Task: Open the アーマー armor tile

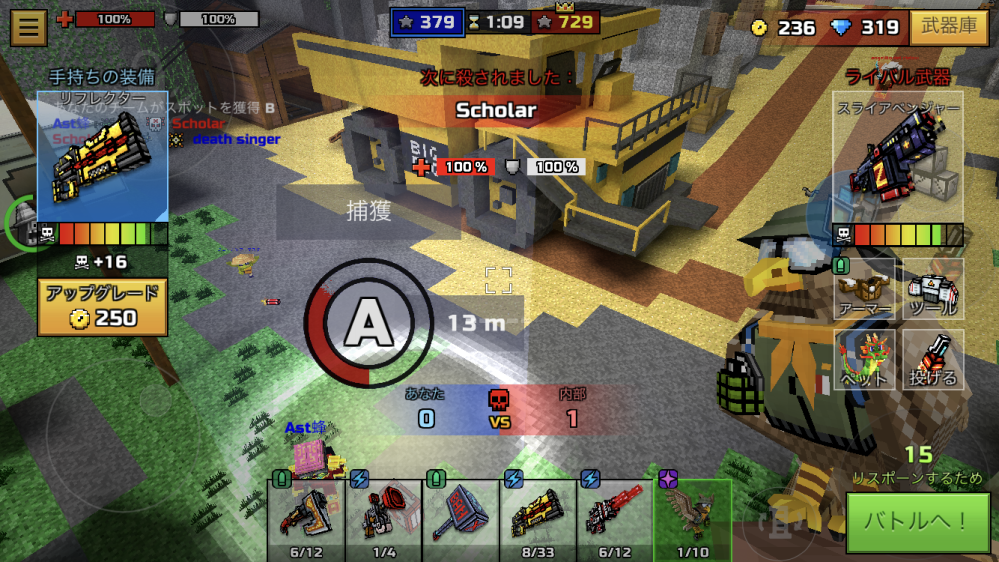Action: click(865, 290)
